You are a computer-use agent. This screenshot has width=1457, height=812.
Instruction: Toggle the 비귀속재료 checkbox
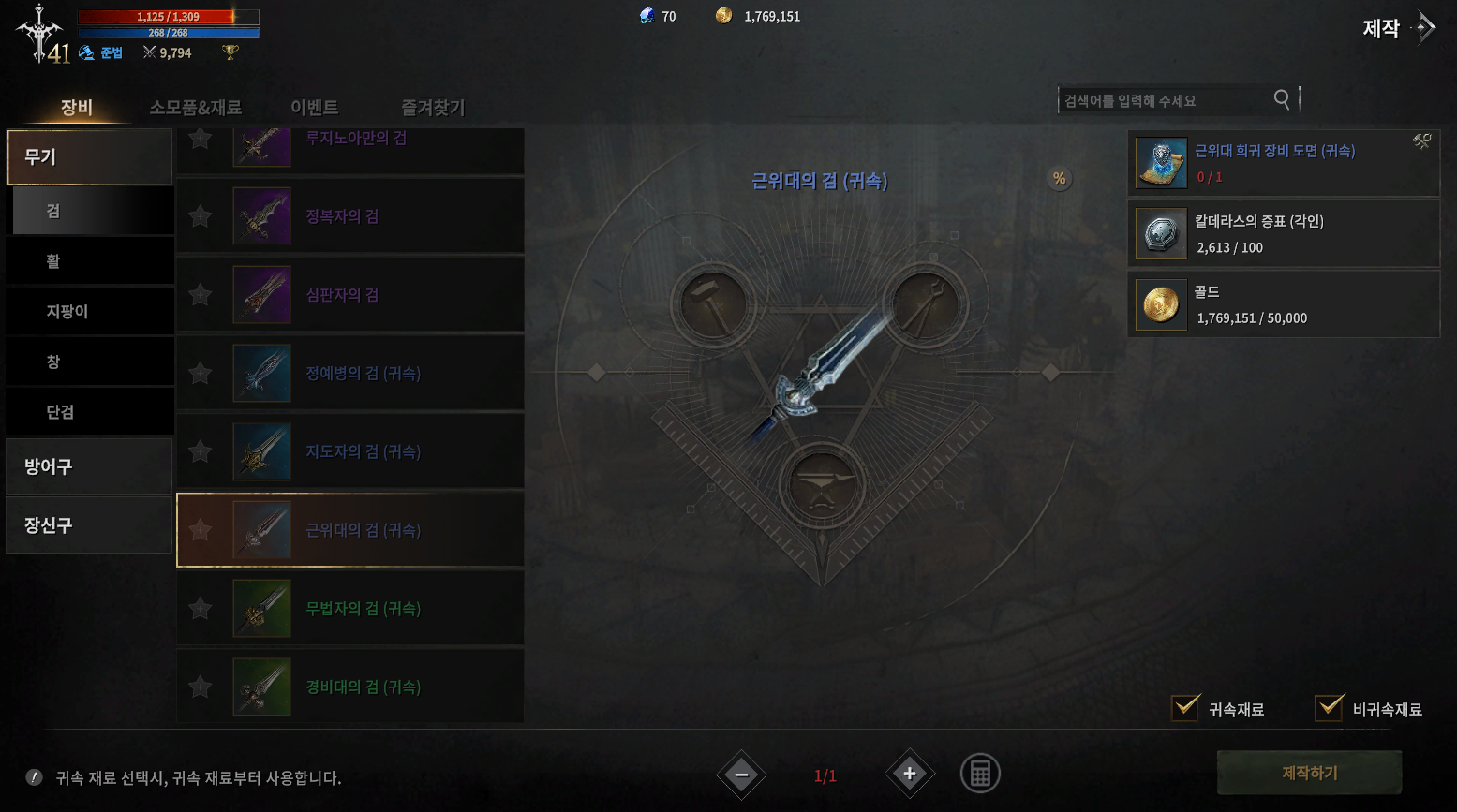[x=1330, y=708]
